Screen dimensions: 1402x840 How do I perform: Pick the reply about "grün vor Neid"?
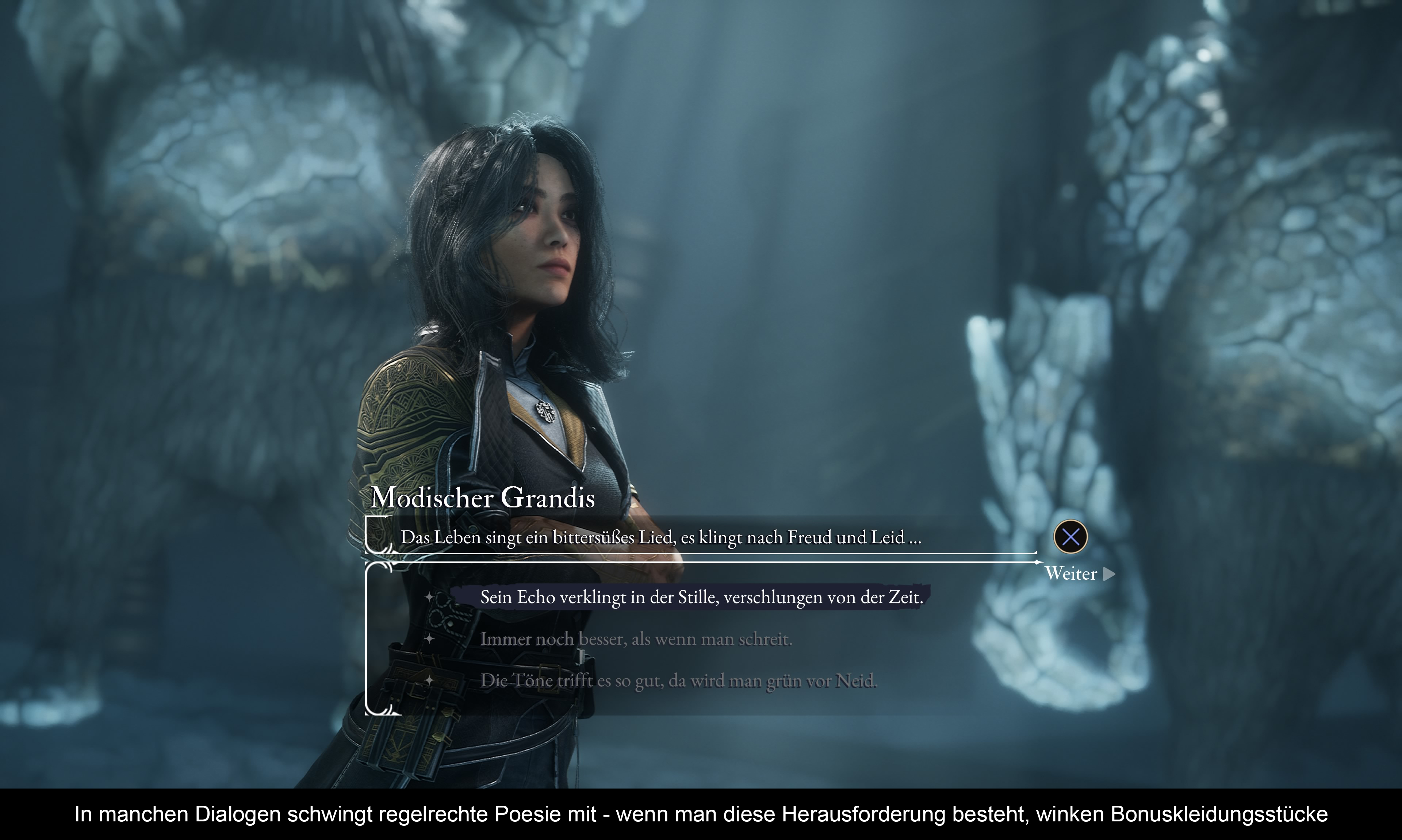tap(678, 680)
